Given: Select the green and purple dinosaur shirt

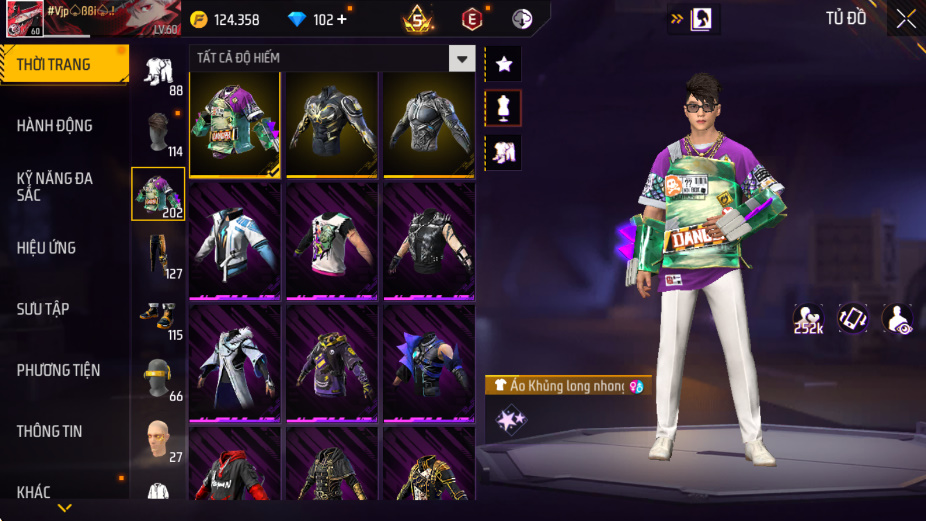Looking at the screenshot, I should 234,124.
